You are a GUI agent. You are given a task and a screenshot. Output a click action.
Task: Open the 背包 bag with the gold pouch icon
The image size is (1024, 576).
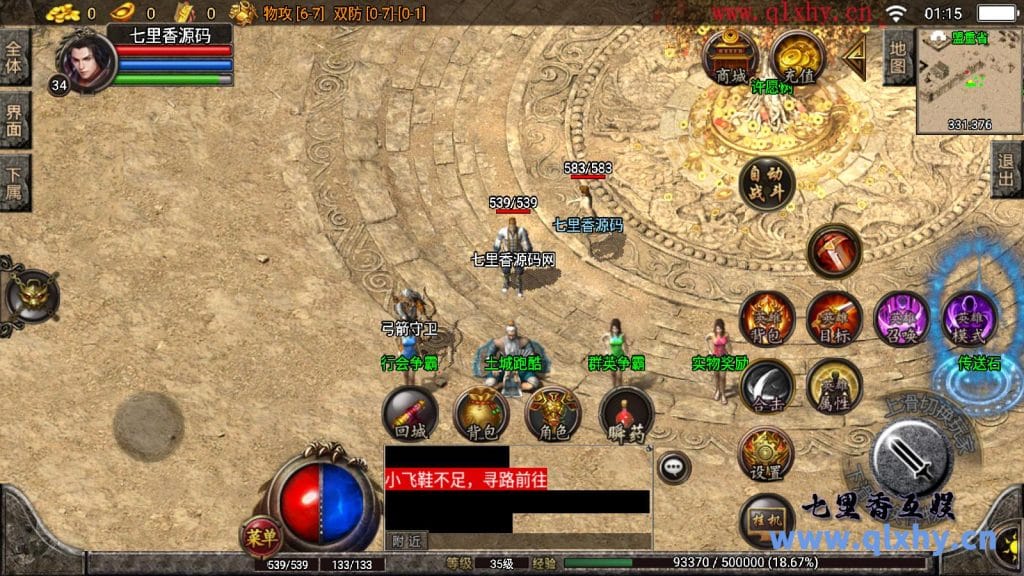pos(481,414)
